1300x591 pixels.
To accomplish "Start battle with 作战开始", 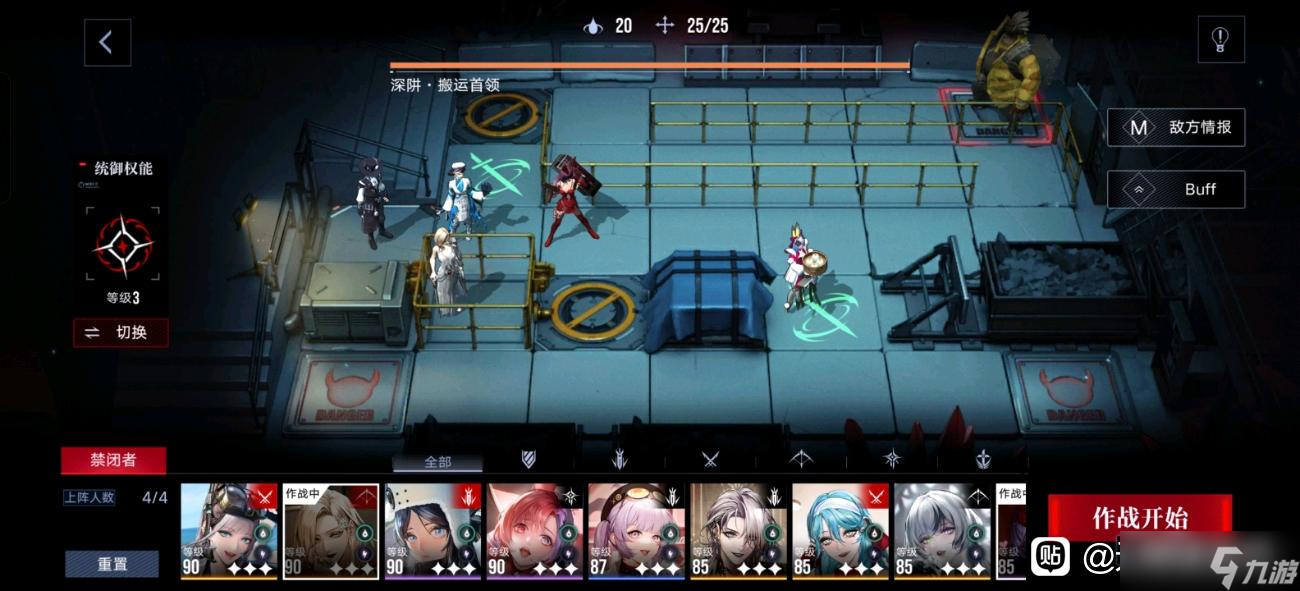I will pos(1139,518).
